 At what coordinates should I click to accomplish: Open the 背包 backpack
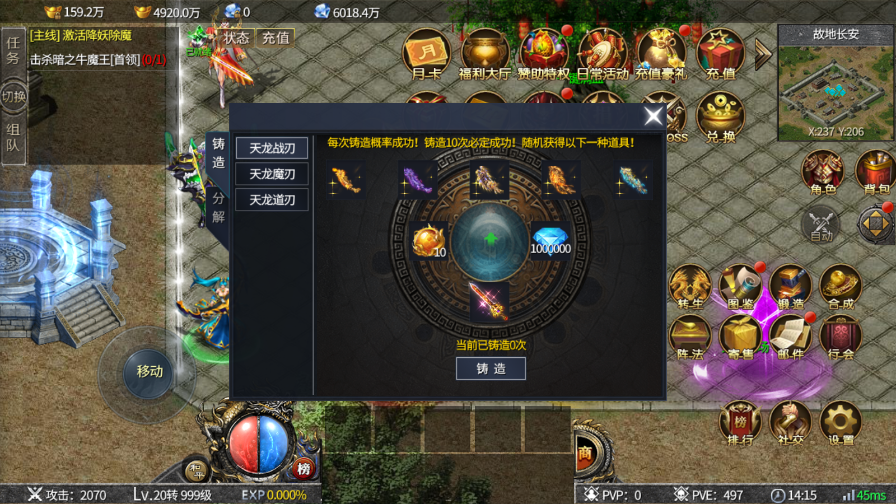875,174
